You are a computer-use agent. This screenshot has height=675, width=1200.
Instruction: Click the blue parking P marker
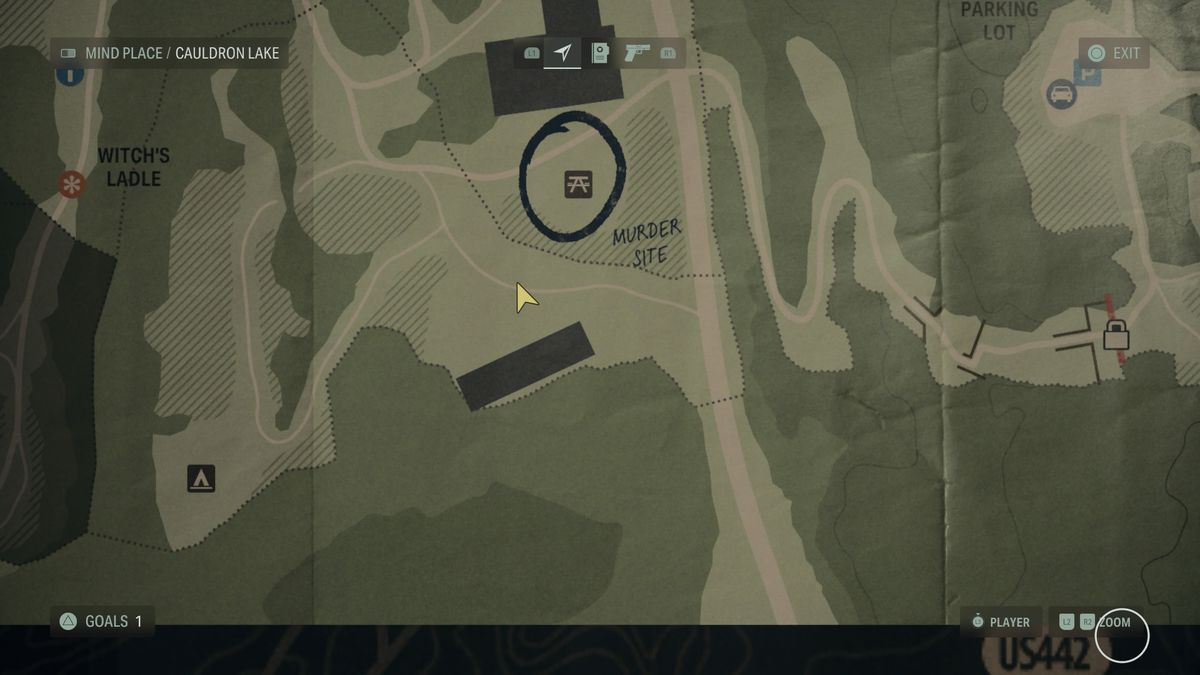[x=1086, y=72]
